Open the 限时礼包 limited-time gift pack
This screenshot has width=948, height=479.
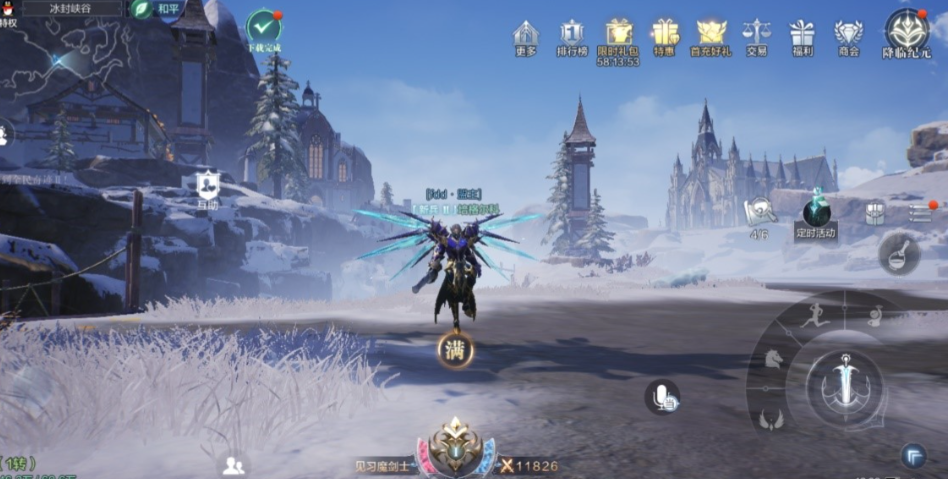click(x=619, y=35)
